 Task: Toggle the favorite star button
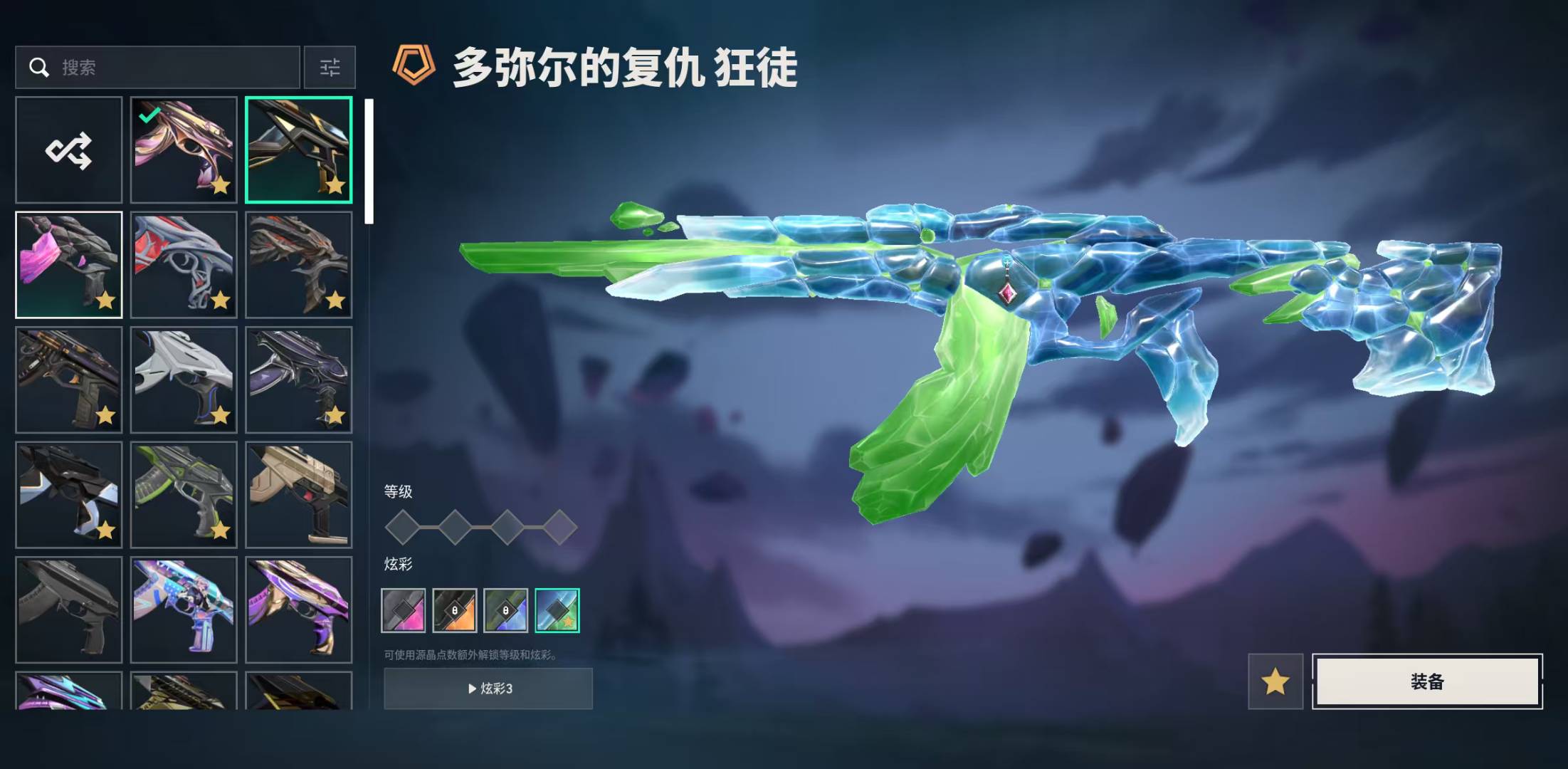1275,681
